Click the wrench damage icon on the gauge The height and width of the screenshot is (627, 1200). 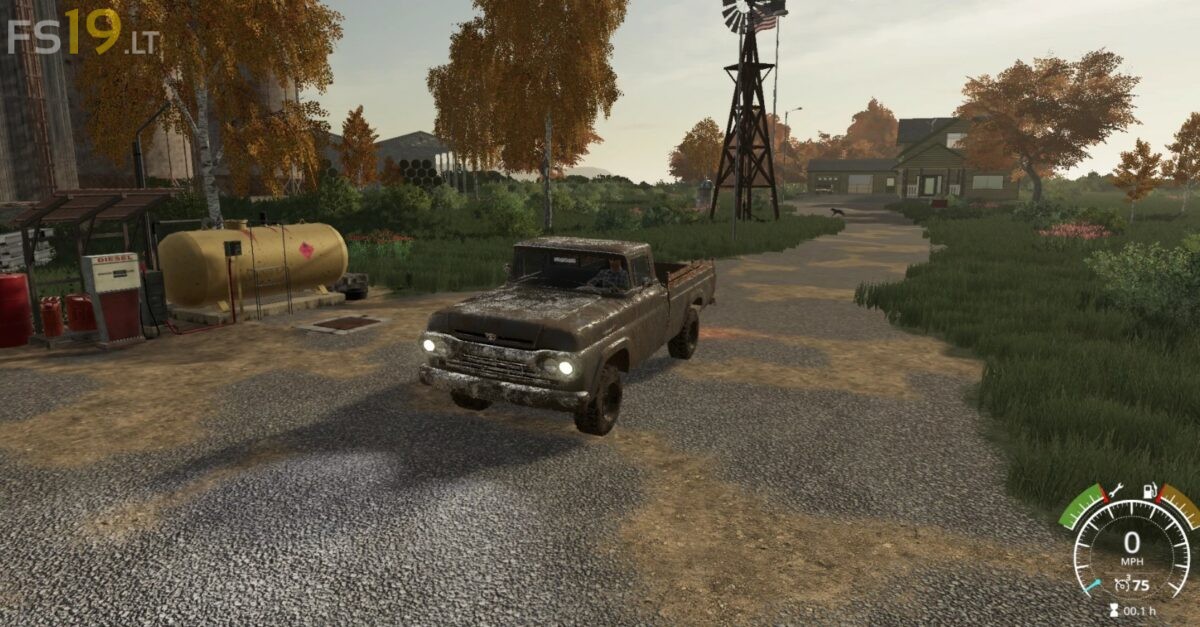pos(1116,492)
